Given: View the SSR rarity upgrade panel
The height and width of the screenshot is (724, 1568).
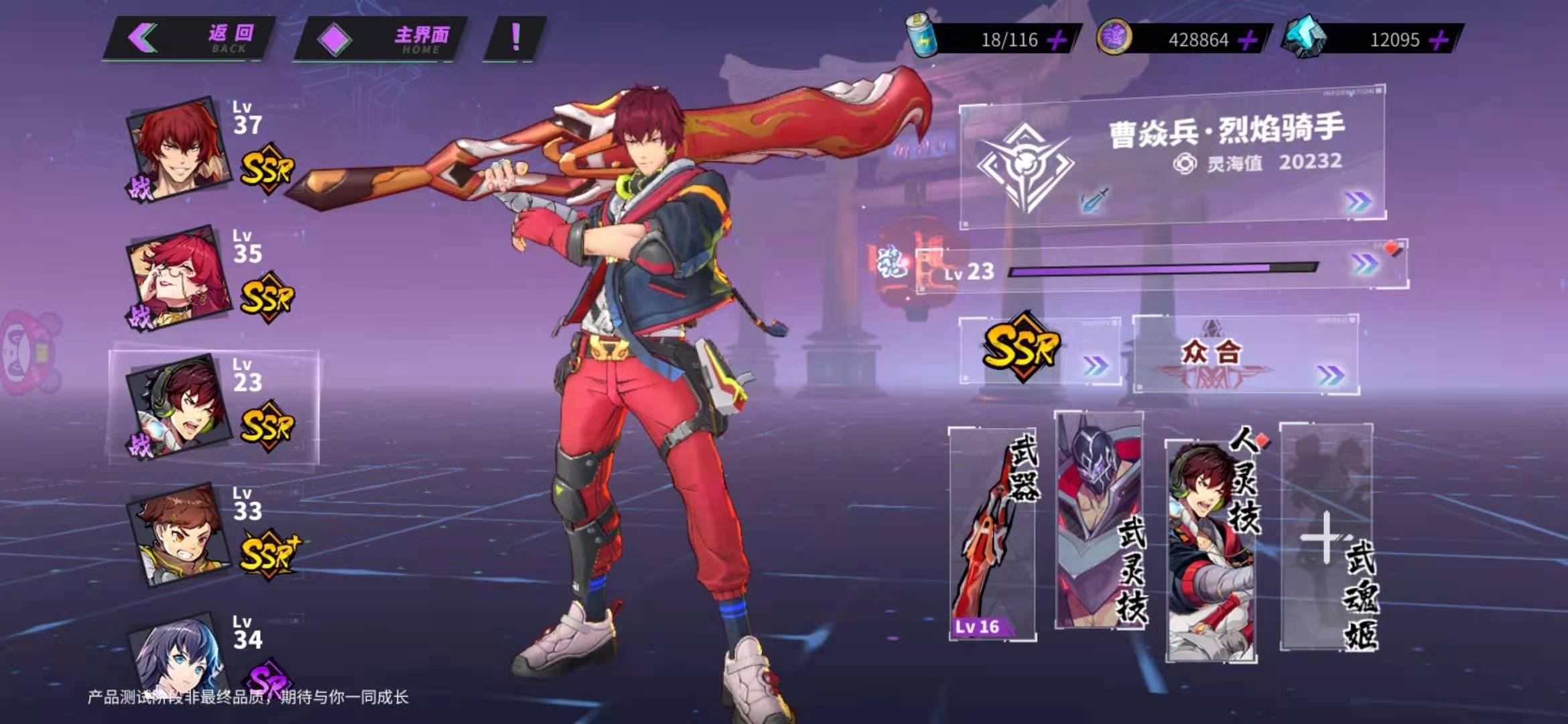Looking at the screenshot, I should tap(1039, 350).
